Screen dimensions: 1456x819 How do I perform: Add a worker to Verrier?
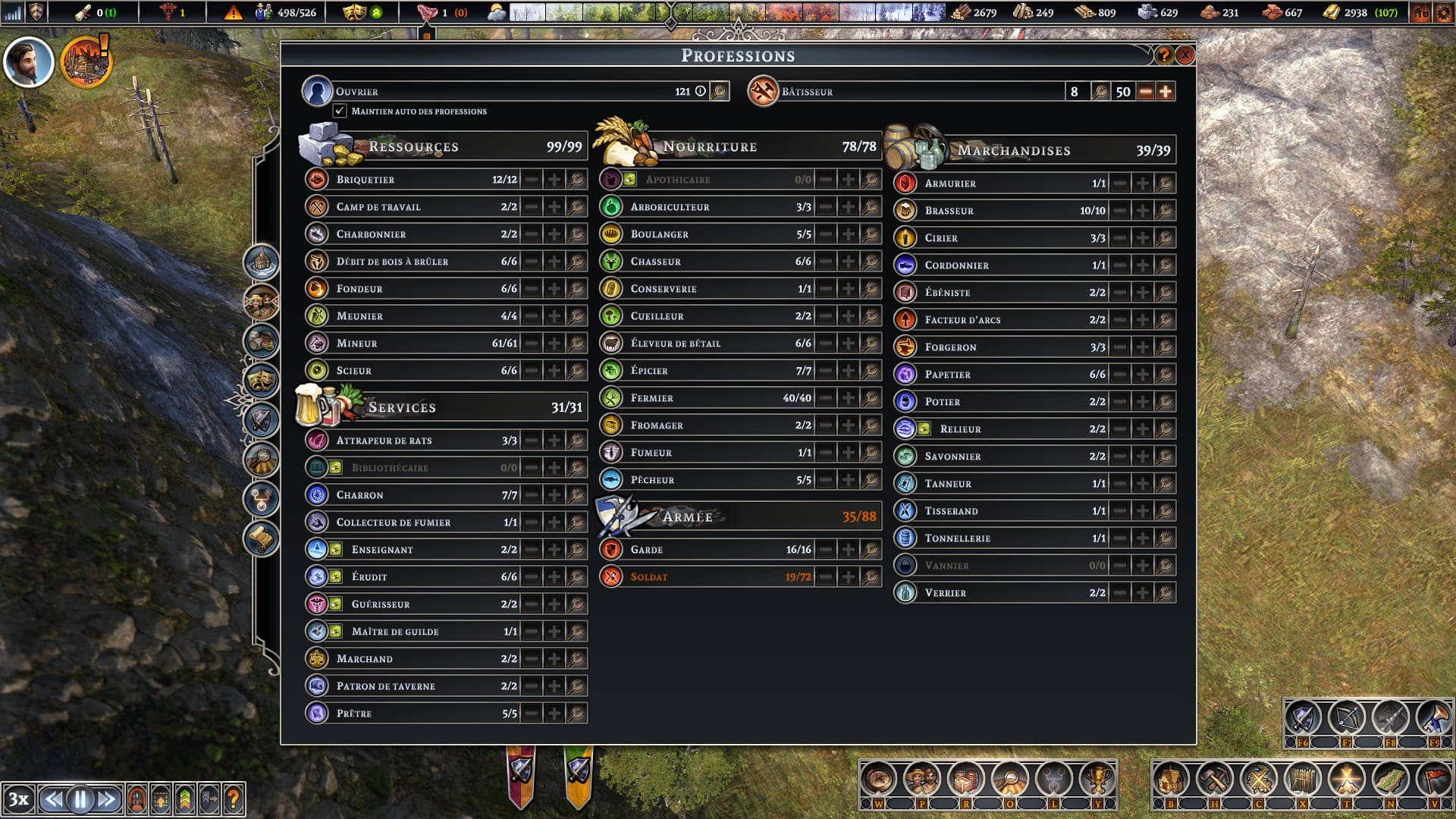(x=1142, y=593)
